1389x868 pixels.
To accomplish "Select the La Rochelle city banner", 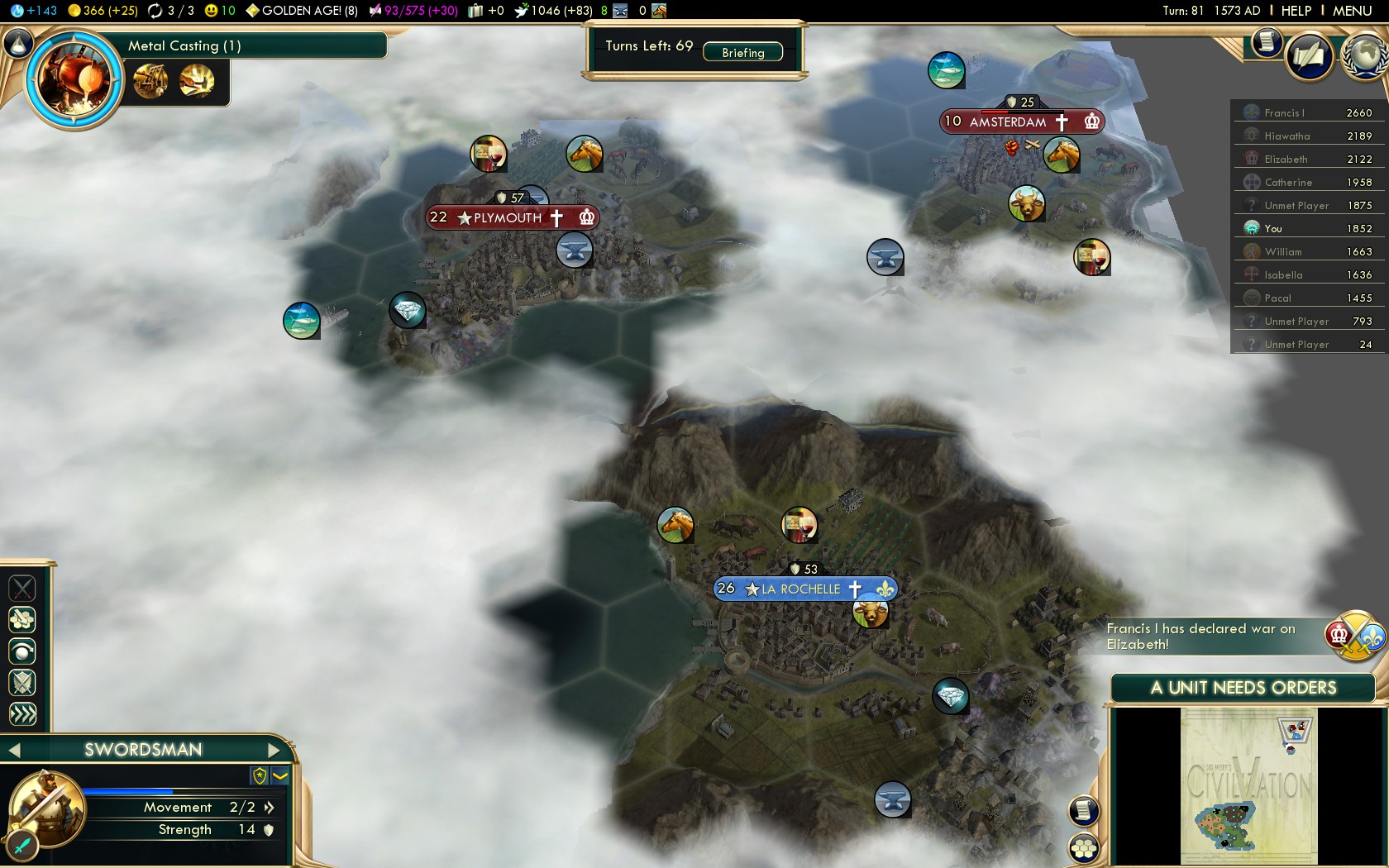I will (x=804, y=589).
